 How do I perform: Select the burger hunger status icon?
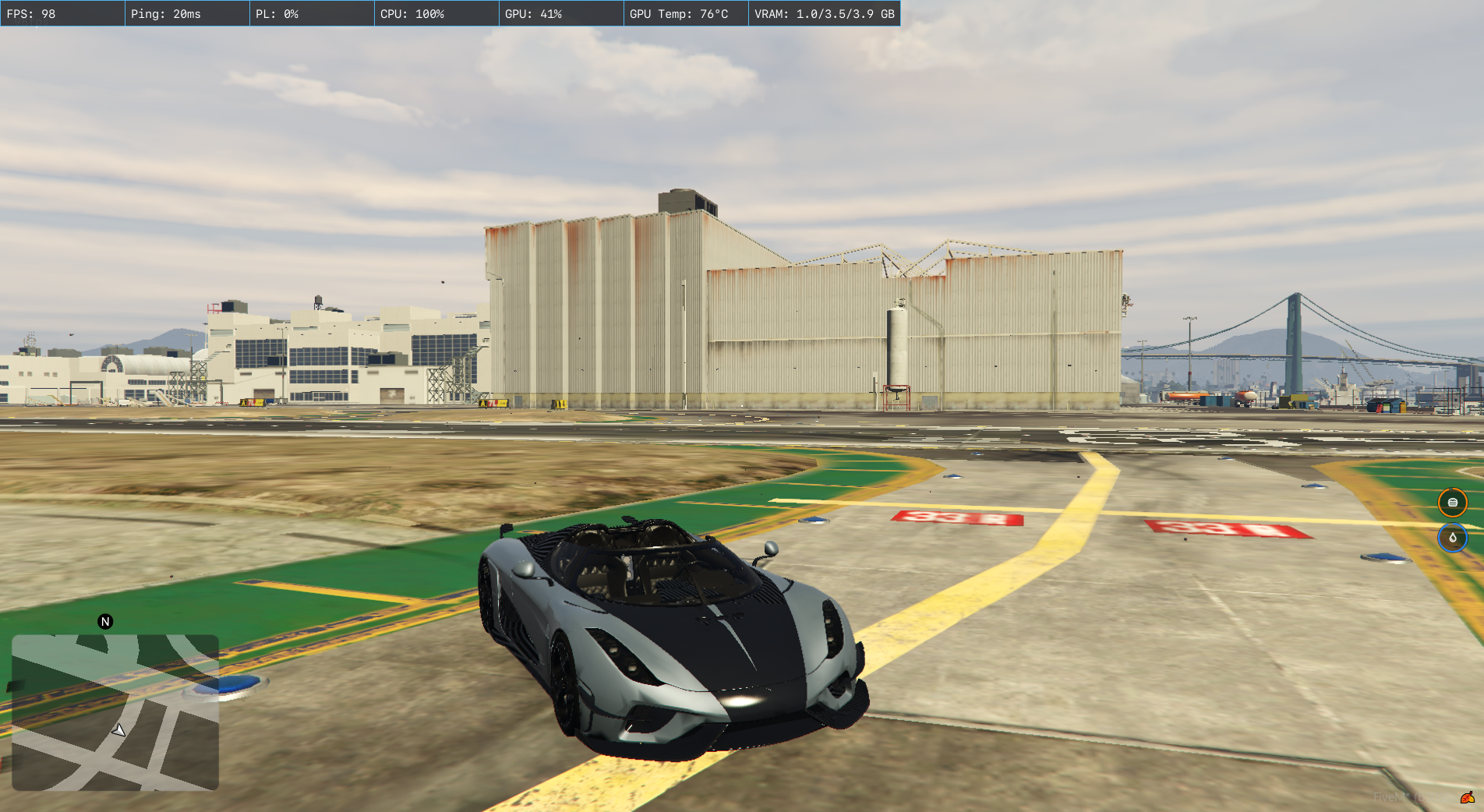click(1452, 503)
